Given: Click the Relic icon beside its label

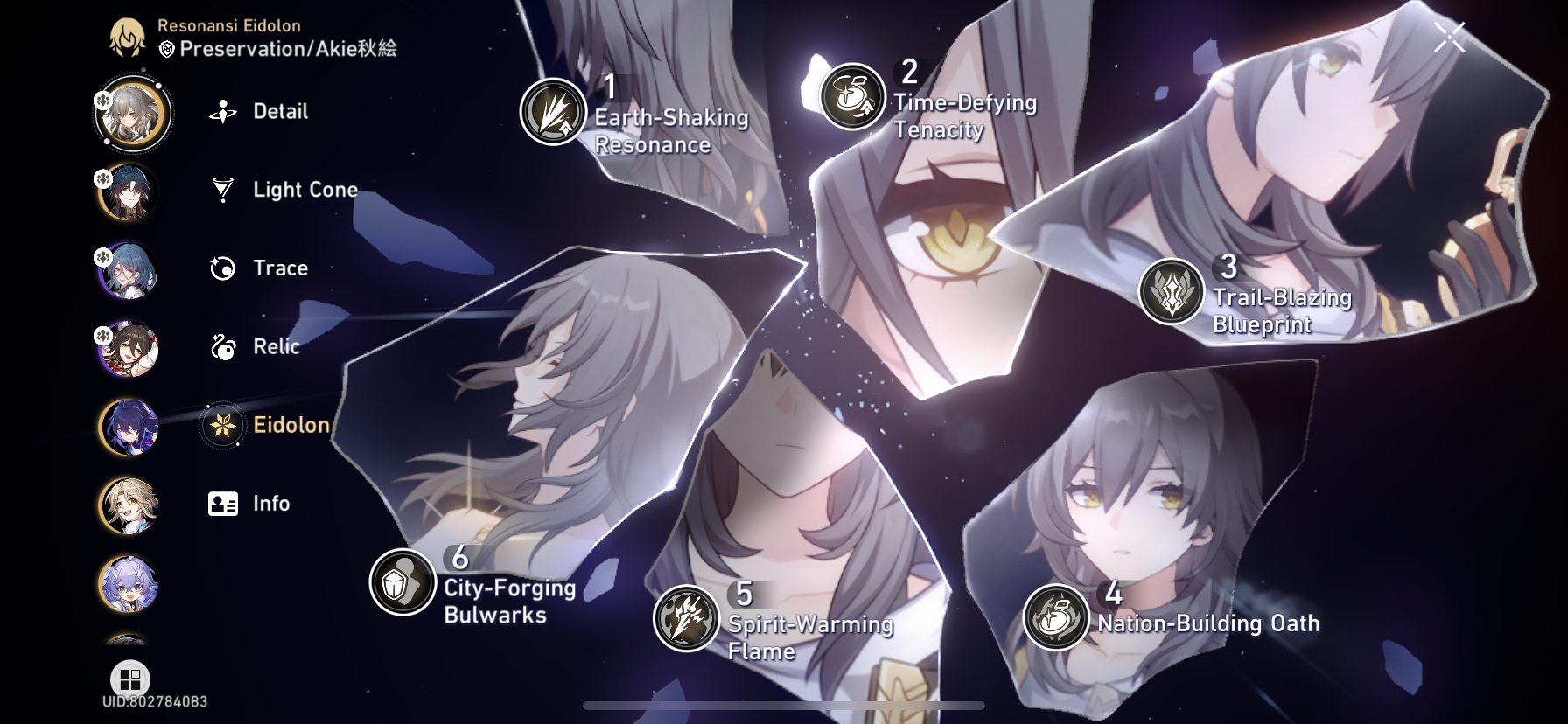Looking at the screenshot, I should pos(224,346).
